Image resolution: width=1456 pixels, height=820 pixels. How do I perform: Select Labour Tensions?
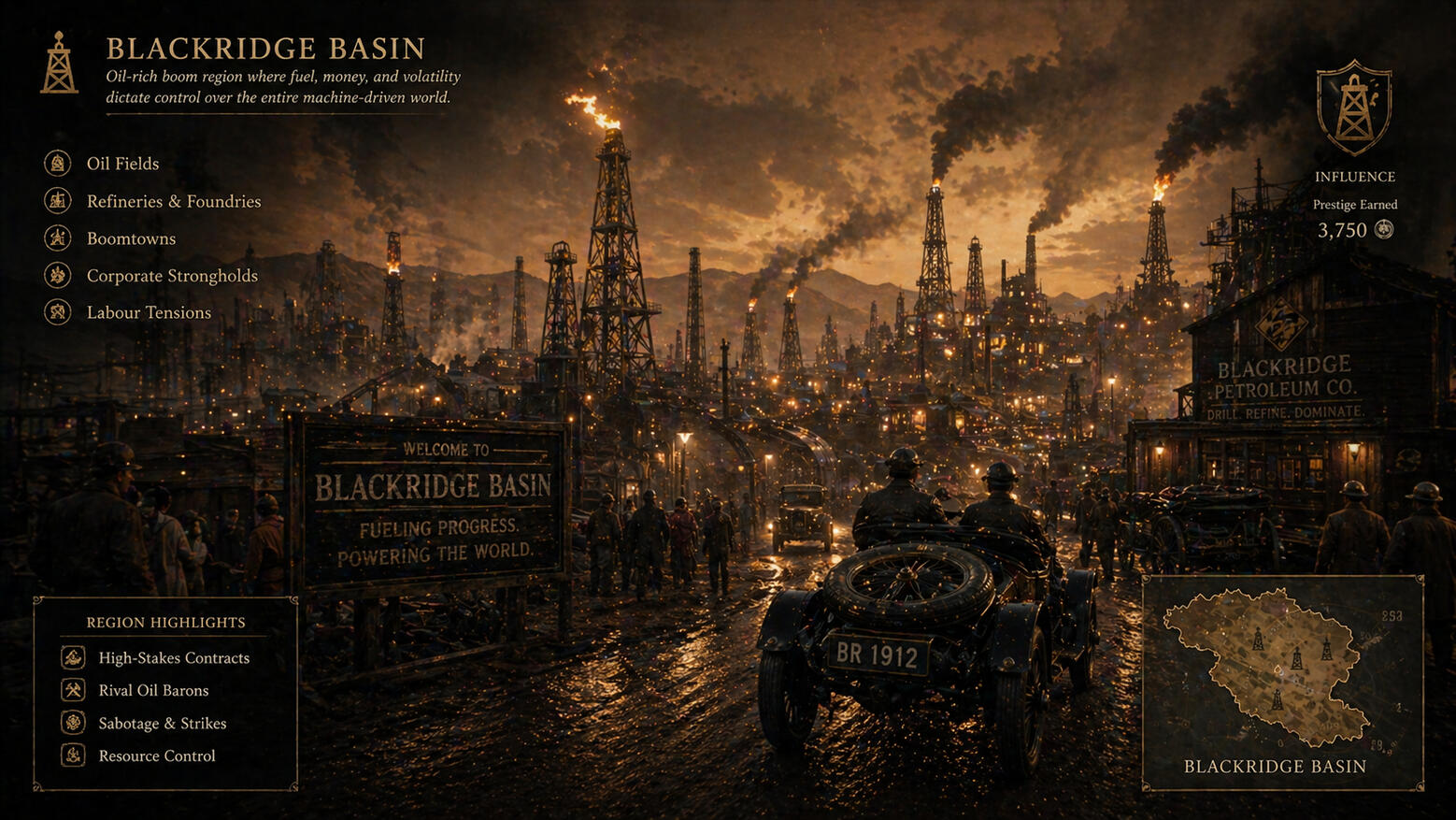pyautogui.click(x=149, y=312)
